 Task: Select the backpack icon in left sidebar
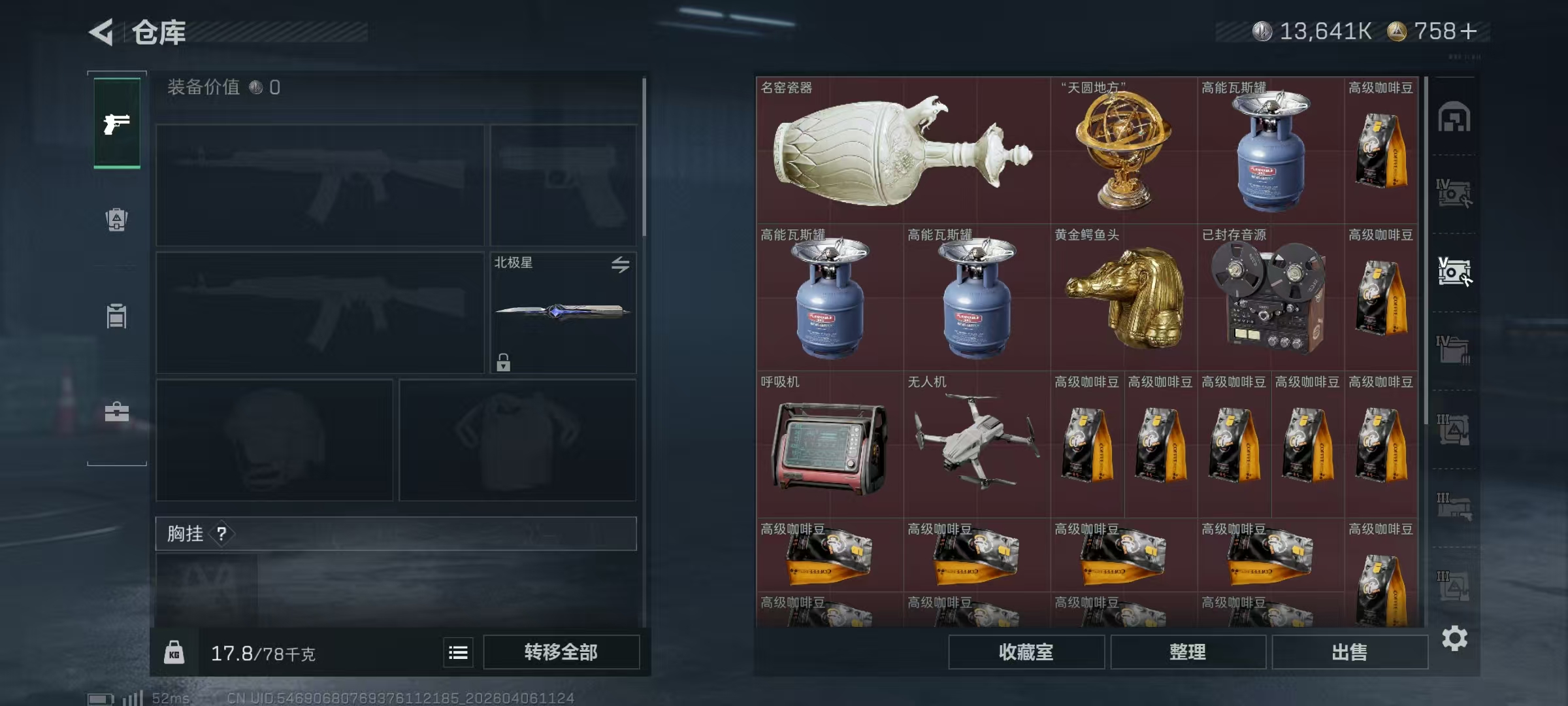pyautogui.click(x=116, y=220)
